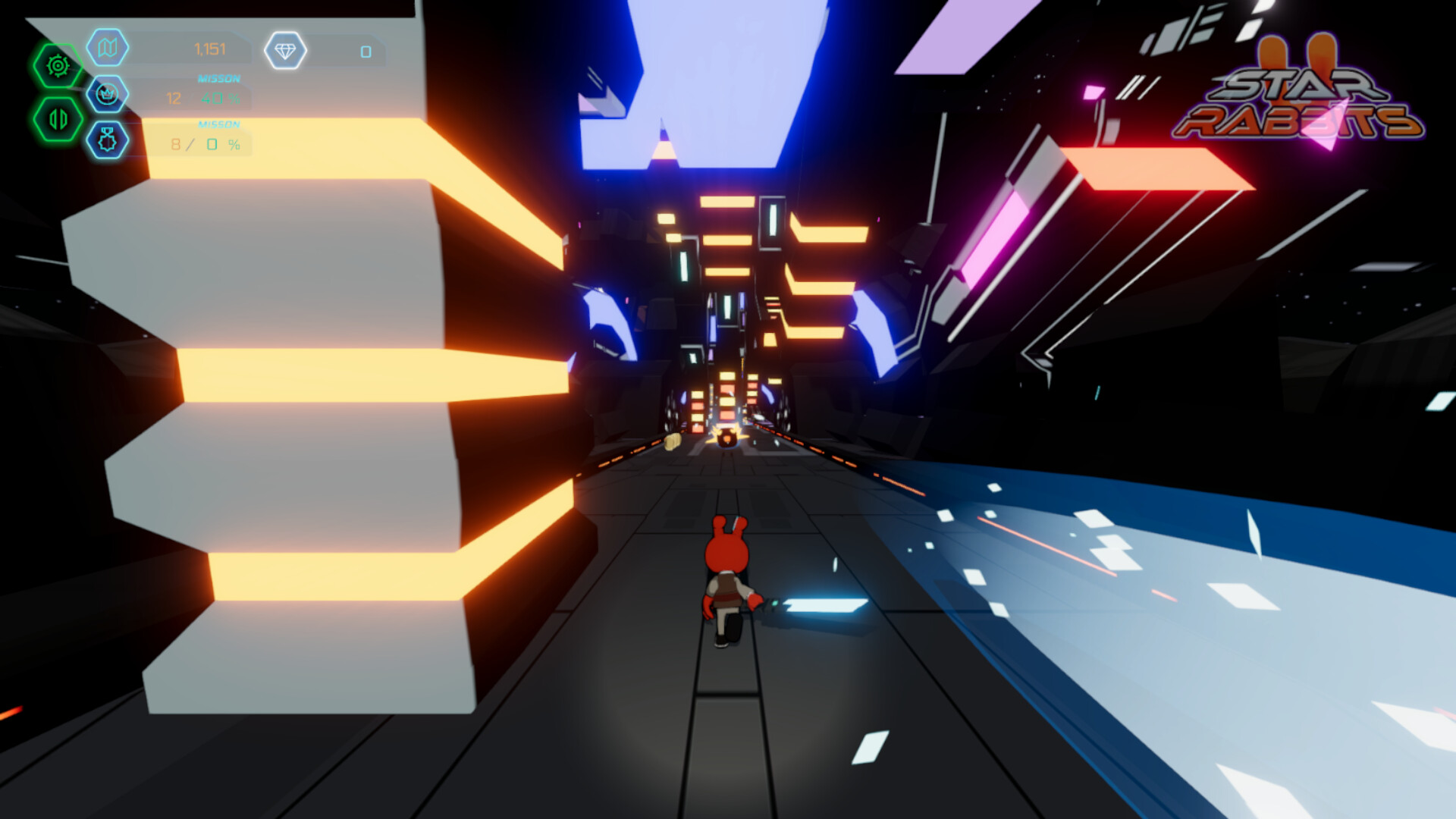View achievements via the medal hexagon icon
1456x819 pixels.
[x=107, y=139]
